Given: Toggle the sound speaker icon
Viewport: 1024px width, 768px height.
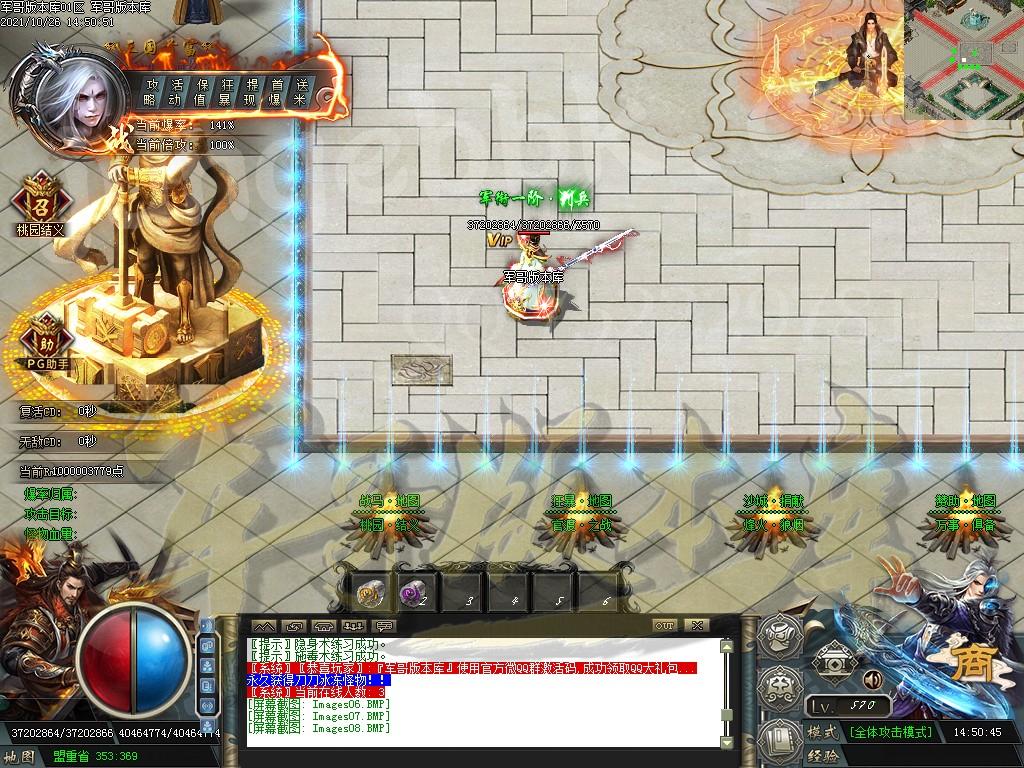Looking at the screenshot, I should click(873, 679).
